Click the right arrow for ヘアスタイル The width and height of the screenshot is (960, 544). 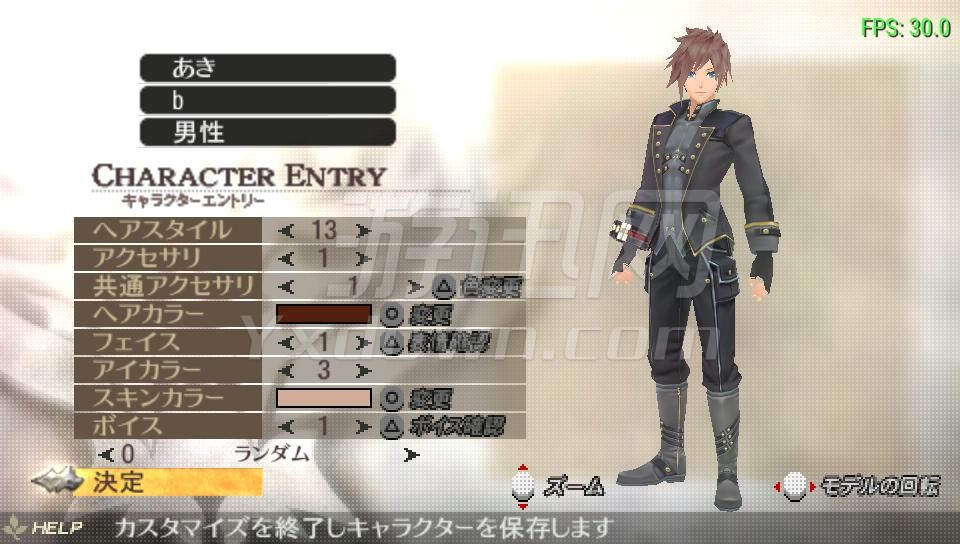pos(361,231)
